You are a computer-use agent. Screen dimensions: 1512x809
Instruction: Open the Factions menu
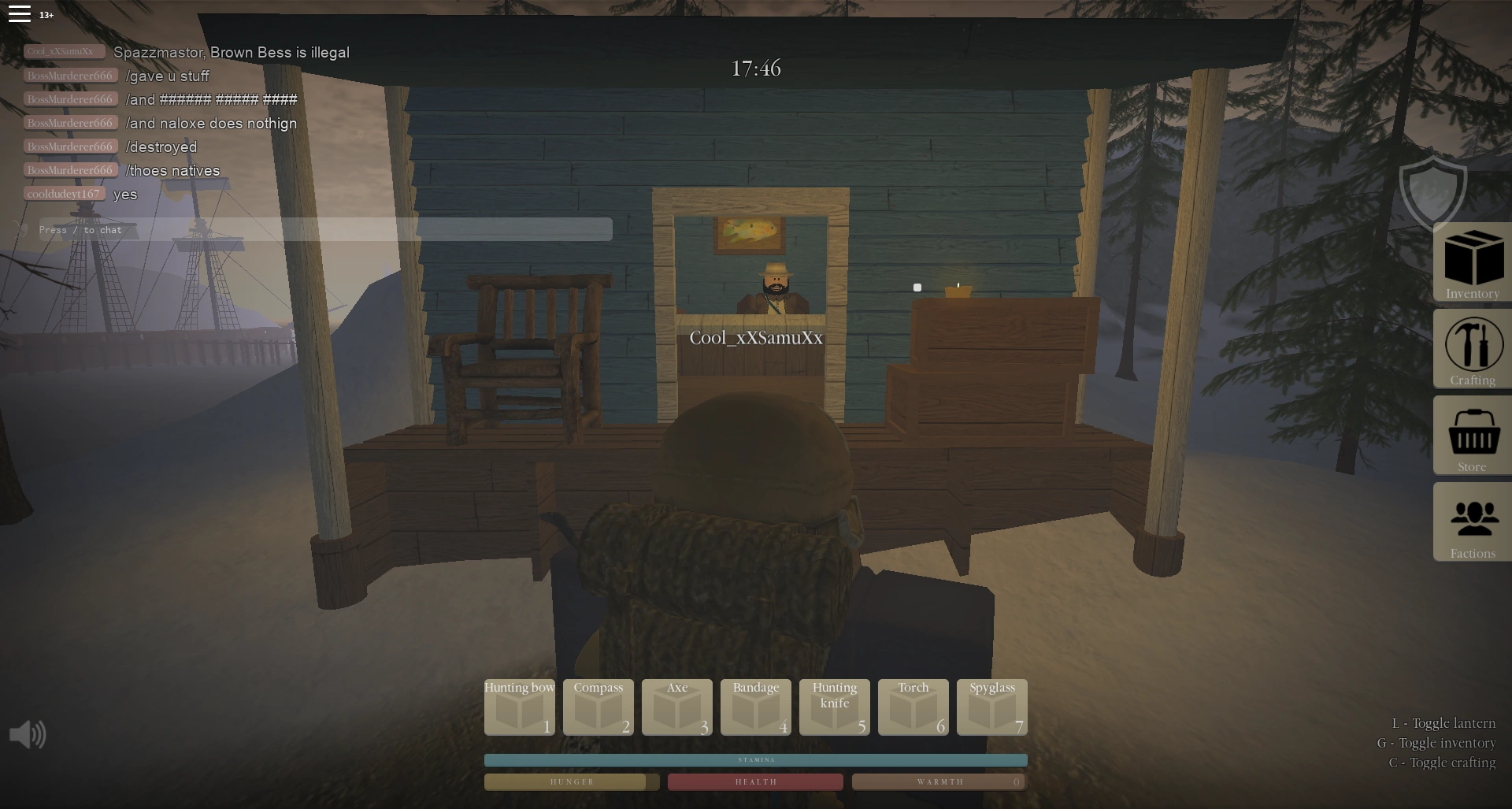pyautogui.click(x=1471, y=522)
